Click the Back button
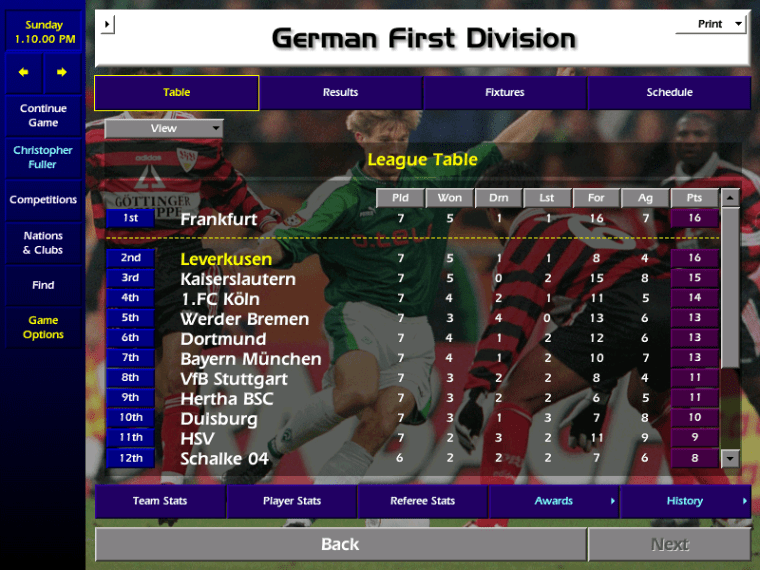This screenshot has height=570, width=760. click(340, 544)
